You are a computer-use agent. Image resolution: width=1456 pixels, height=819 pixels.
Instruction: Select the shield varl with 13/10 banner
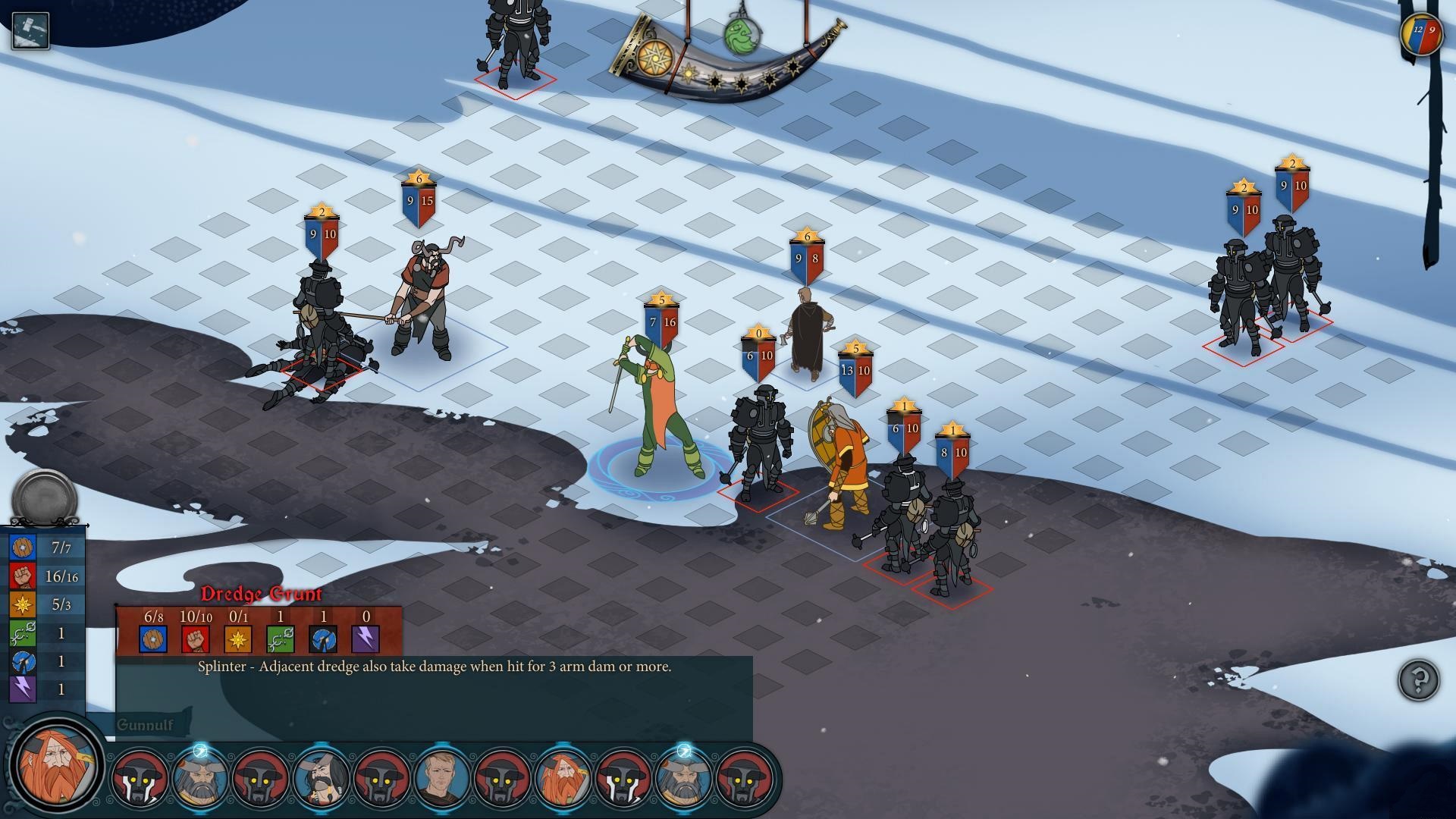tap(843, 463)
